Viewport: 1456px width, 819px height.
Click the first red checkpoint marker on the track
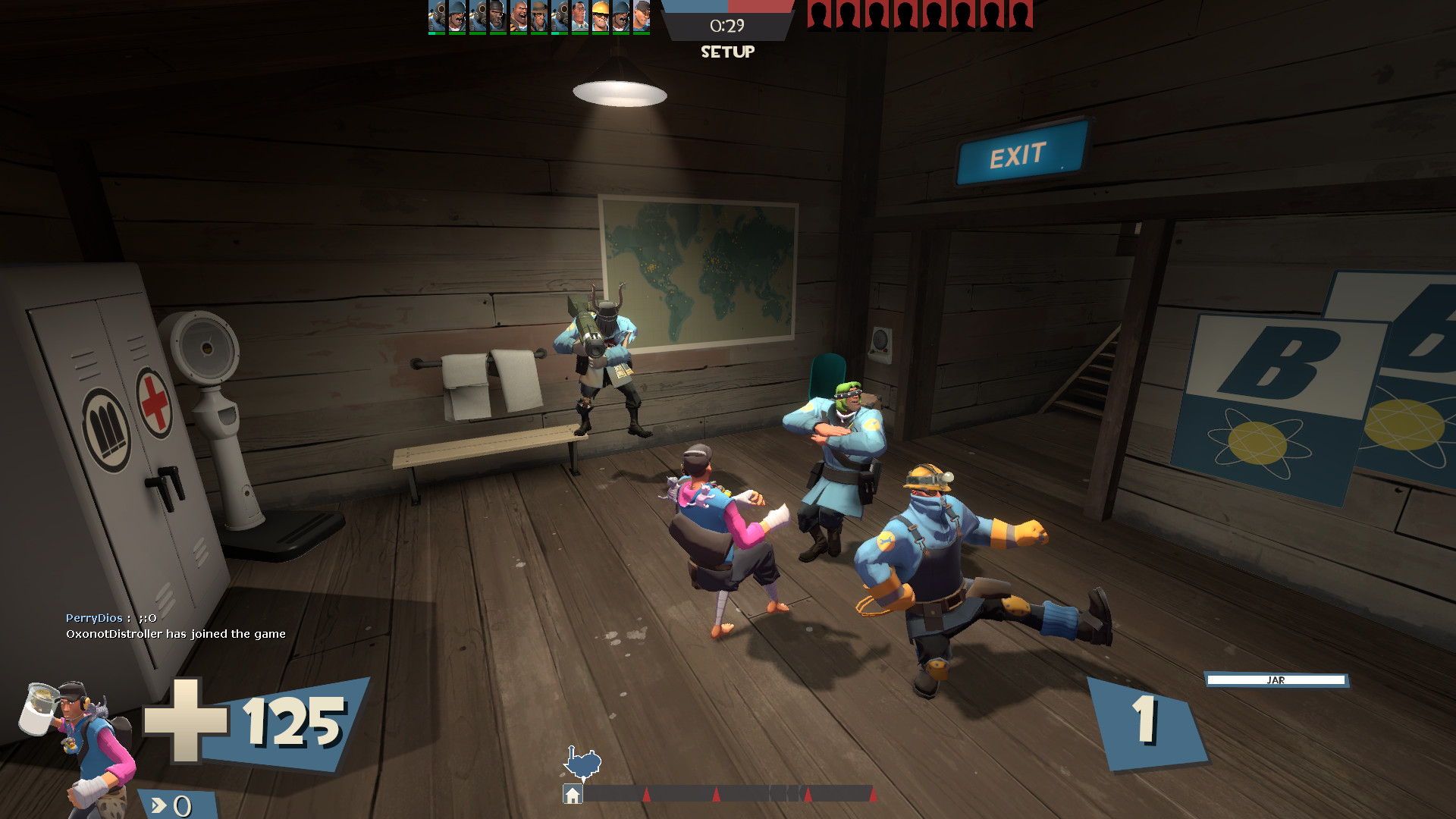pos(646,794)
